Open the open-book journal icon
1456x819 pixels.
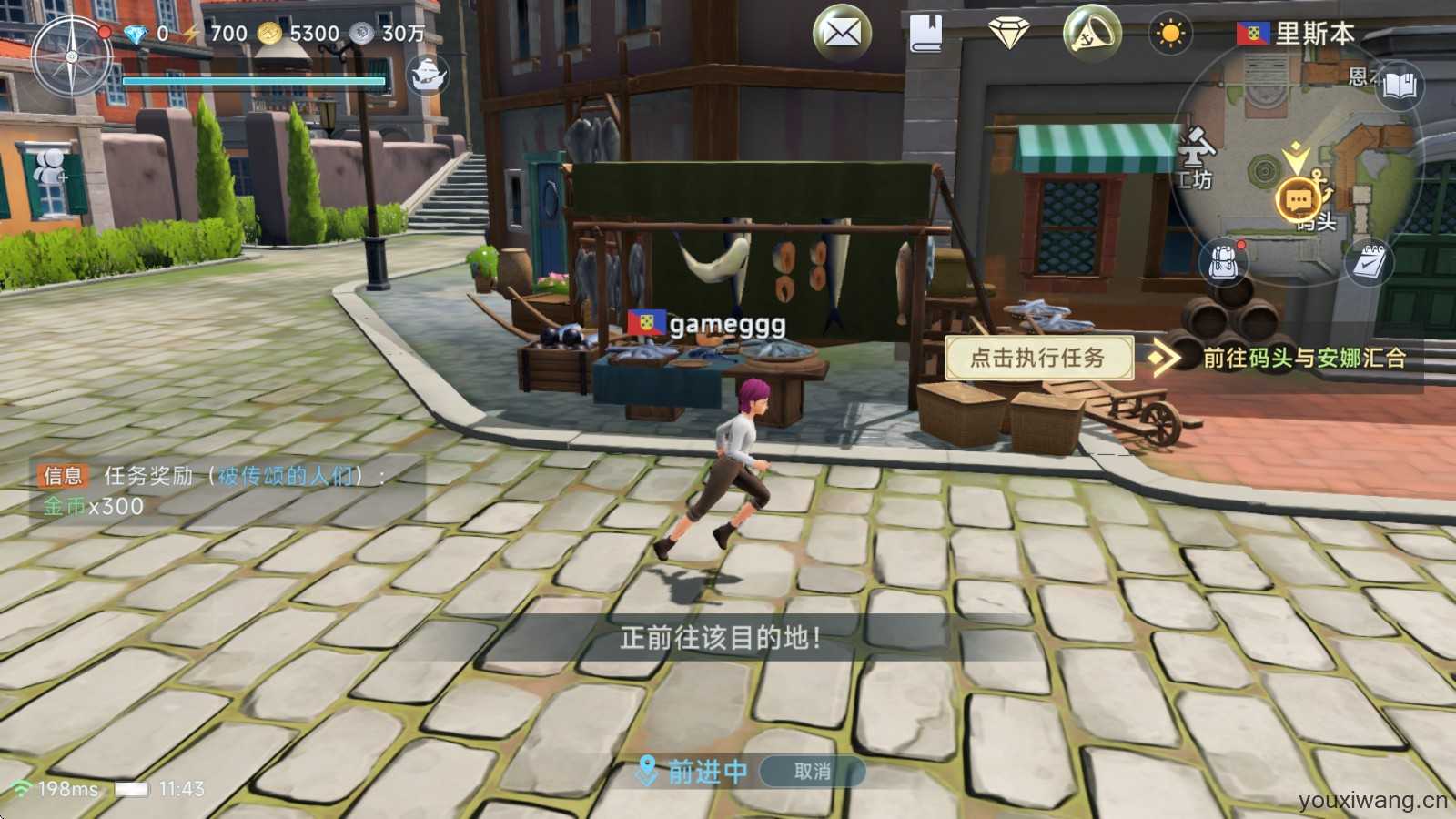[x=1400, y=86]
